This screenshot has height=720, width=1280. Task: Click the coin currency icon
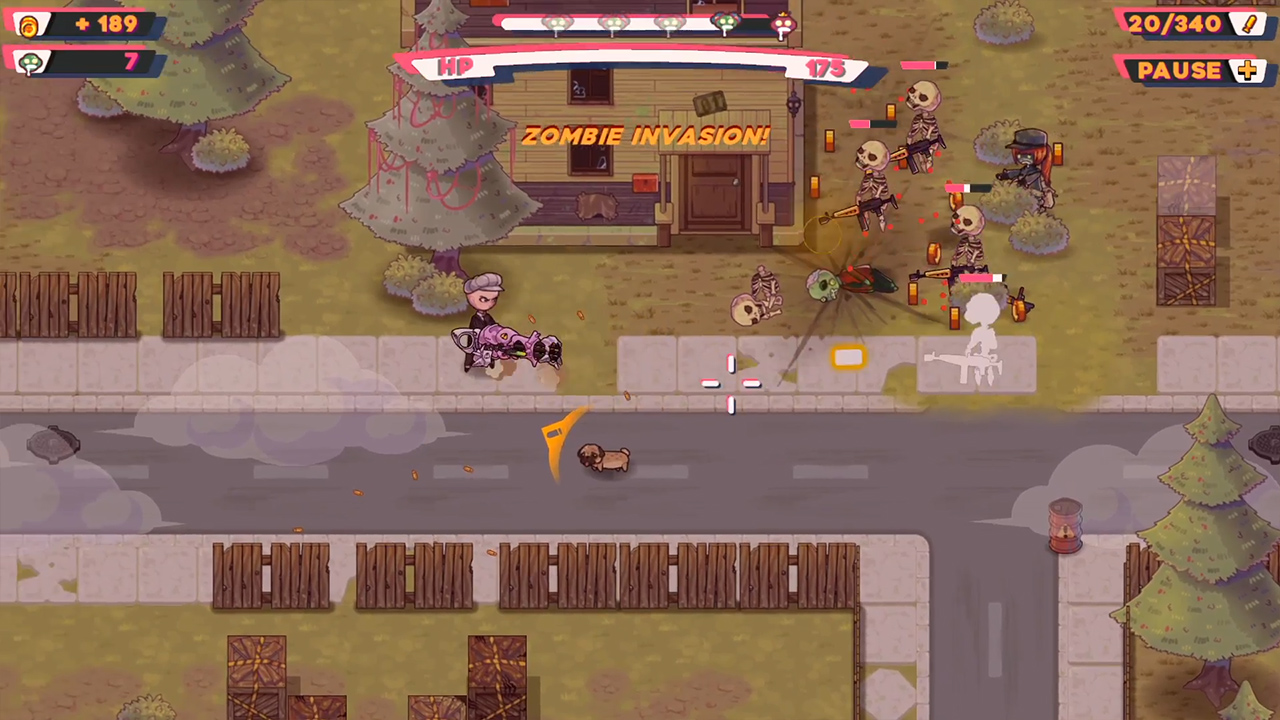[28, 25]
